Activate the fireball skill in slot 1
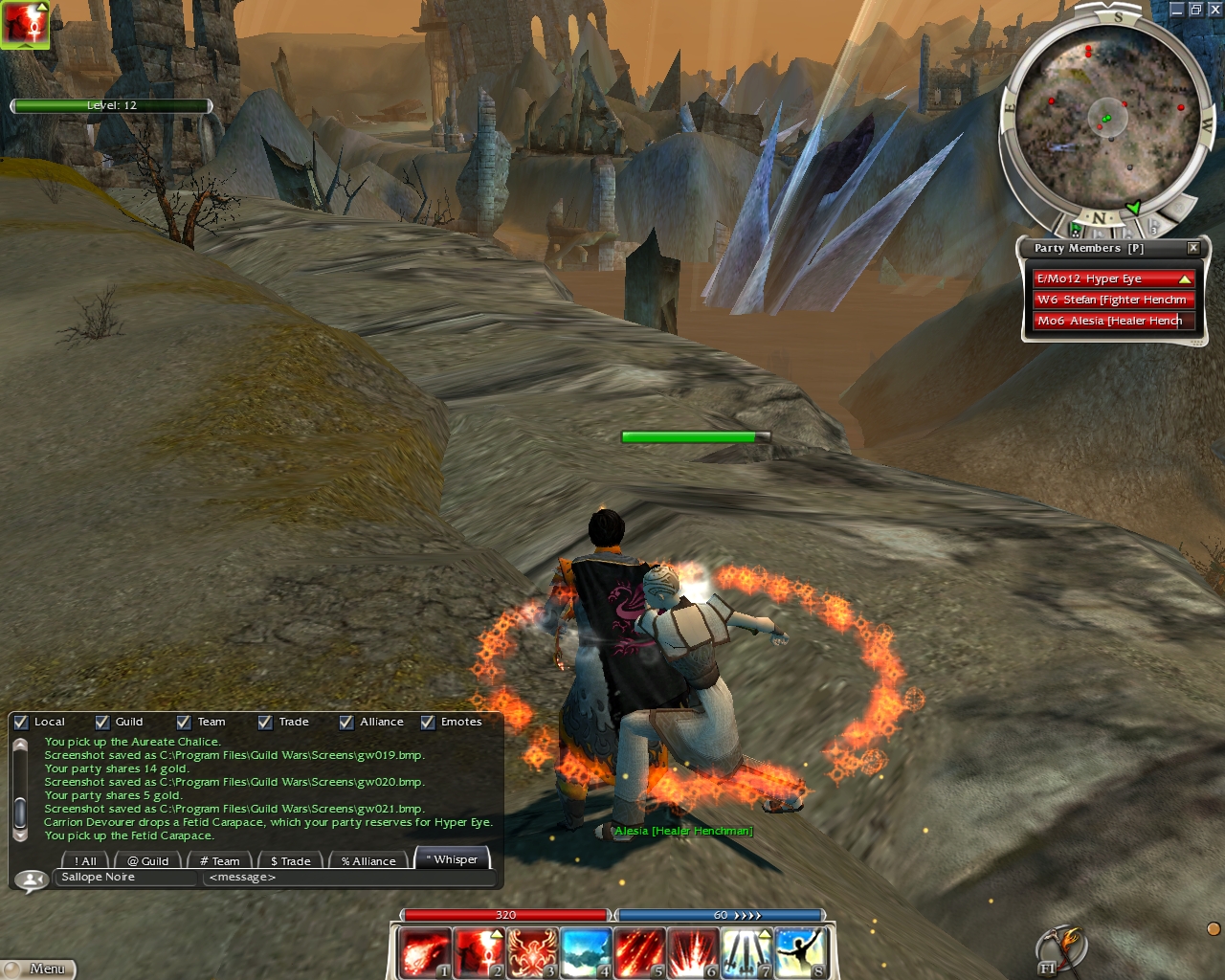This screenshot has height=980, width=1225. coord(424,953)
